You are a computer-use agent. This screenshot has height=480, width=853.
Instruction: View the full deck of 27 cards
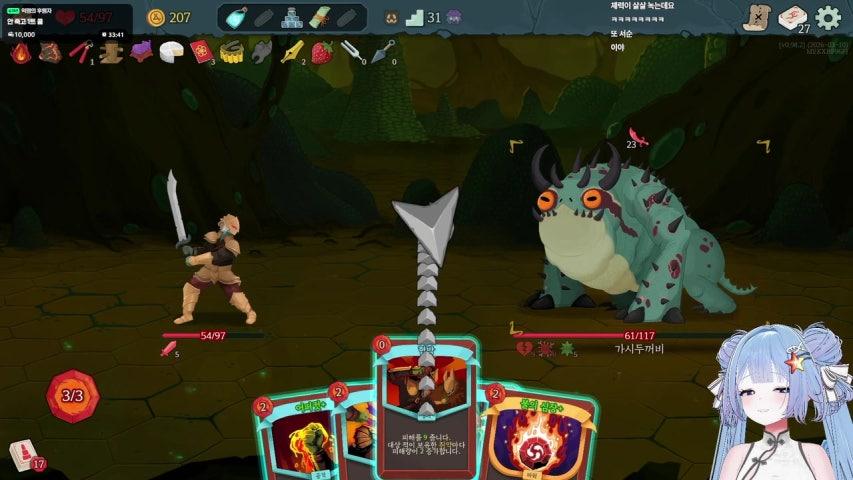point(793,17)
